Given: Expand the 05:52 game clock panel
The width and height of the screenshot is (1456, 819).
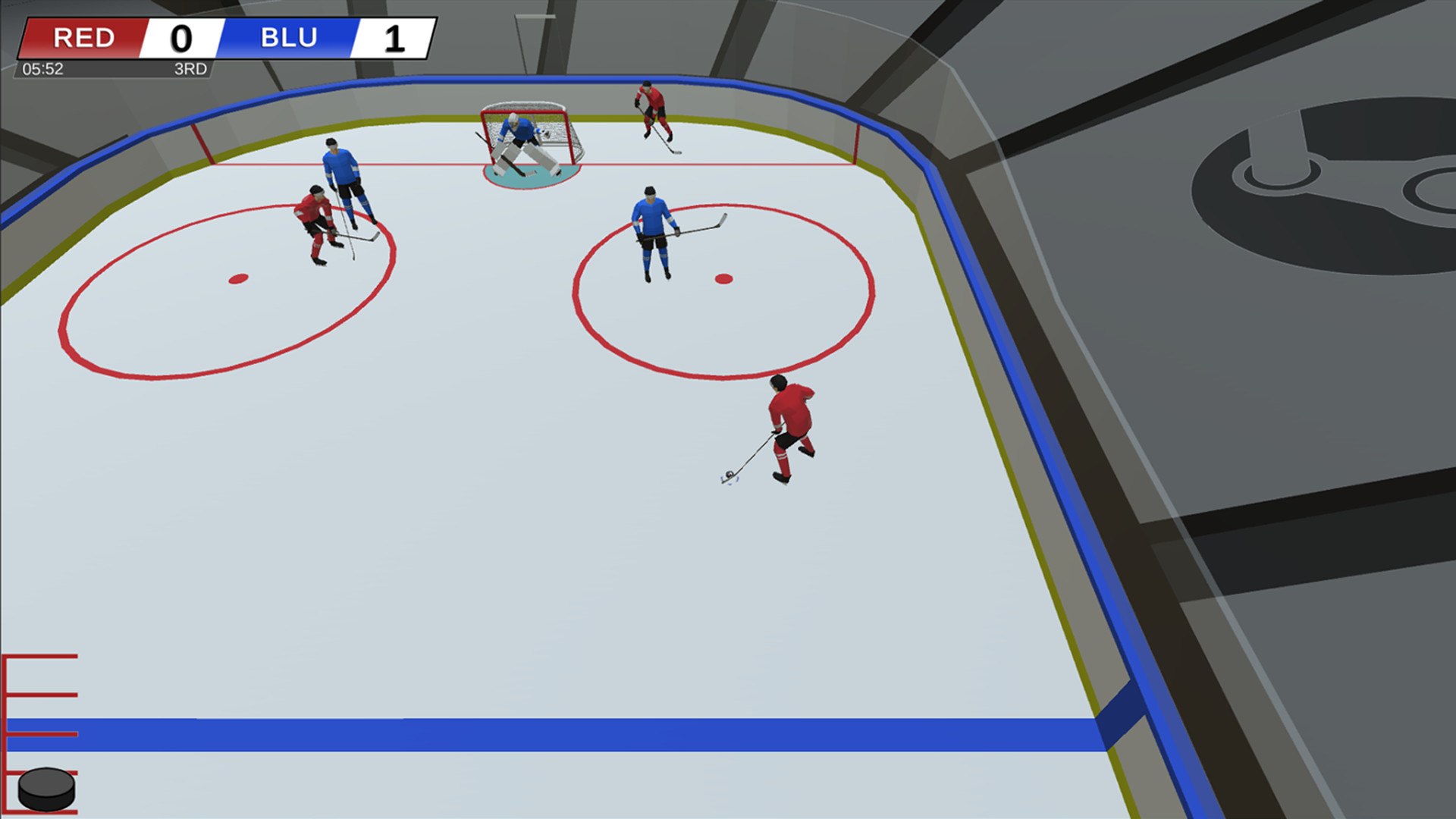Looking at the screenshot, I should 43,68.
